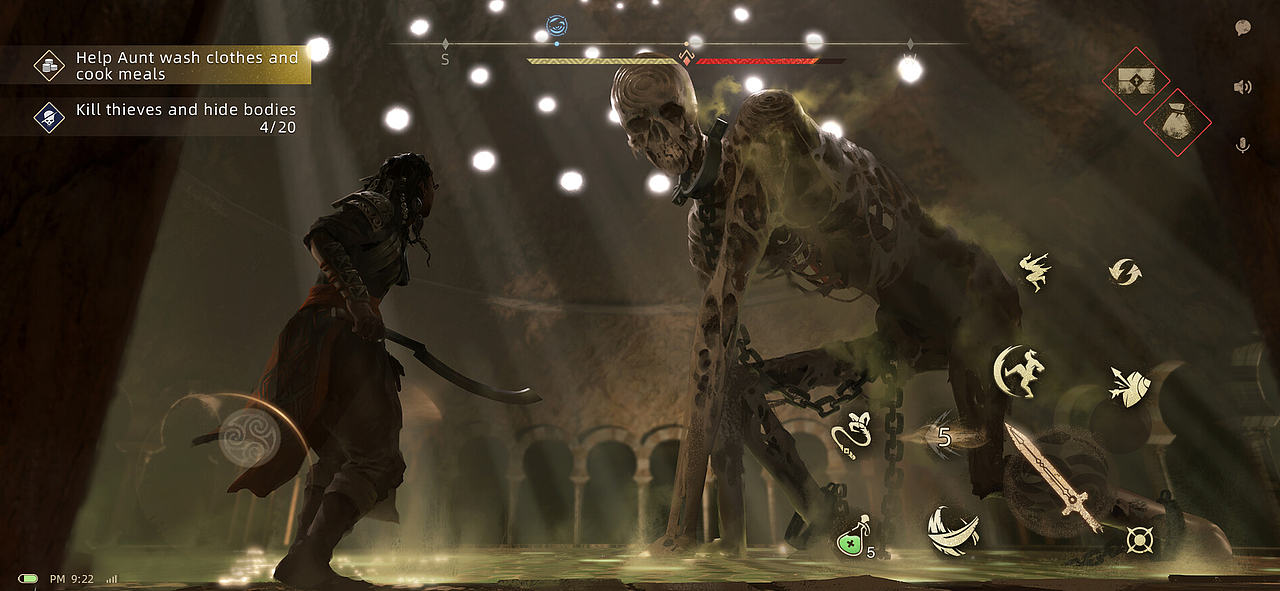This screenshot has height=591, width=1280.
Task: Select the 'Kill thieves and hide bodies' quest
Action: click(x=170, y=118)
